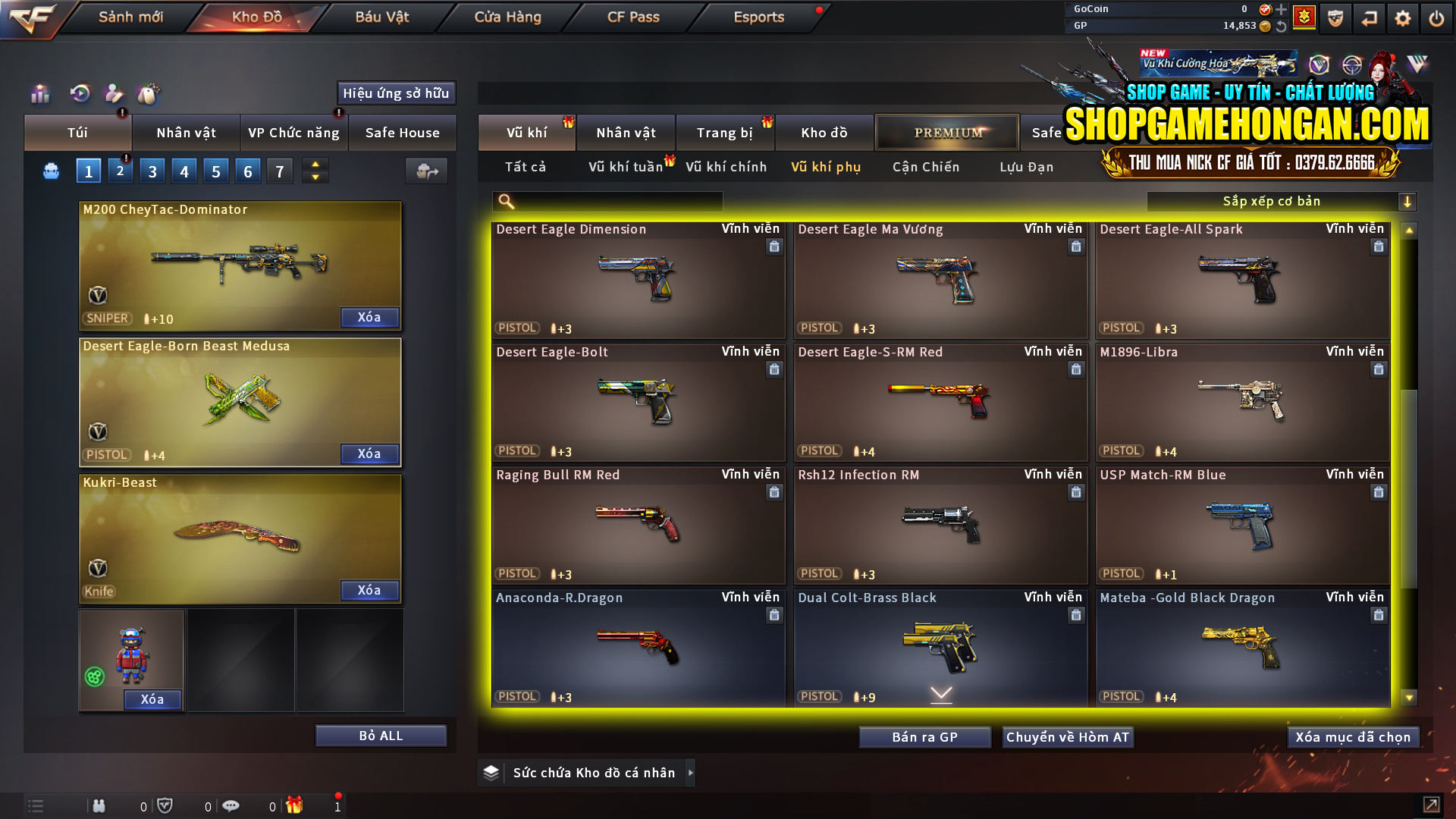This screenshot has width=1456, height=819.
Task: Toggle delete selection on Anaconda-R.Dragon
Action: pos(774,615)
